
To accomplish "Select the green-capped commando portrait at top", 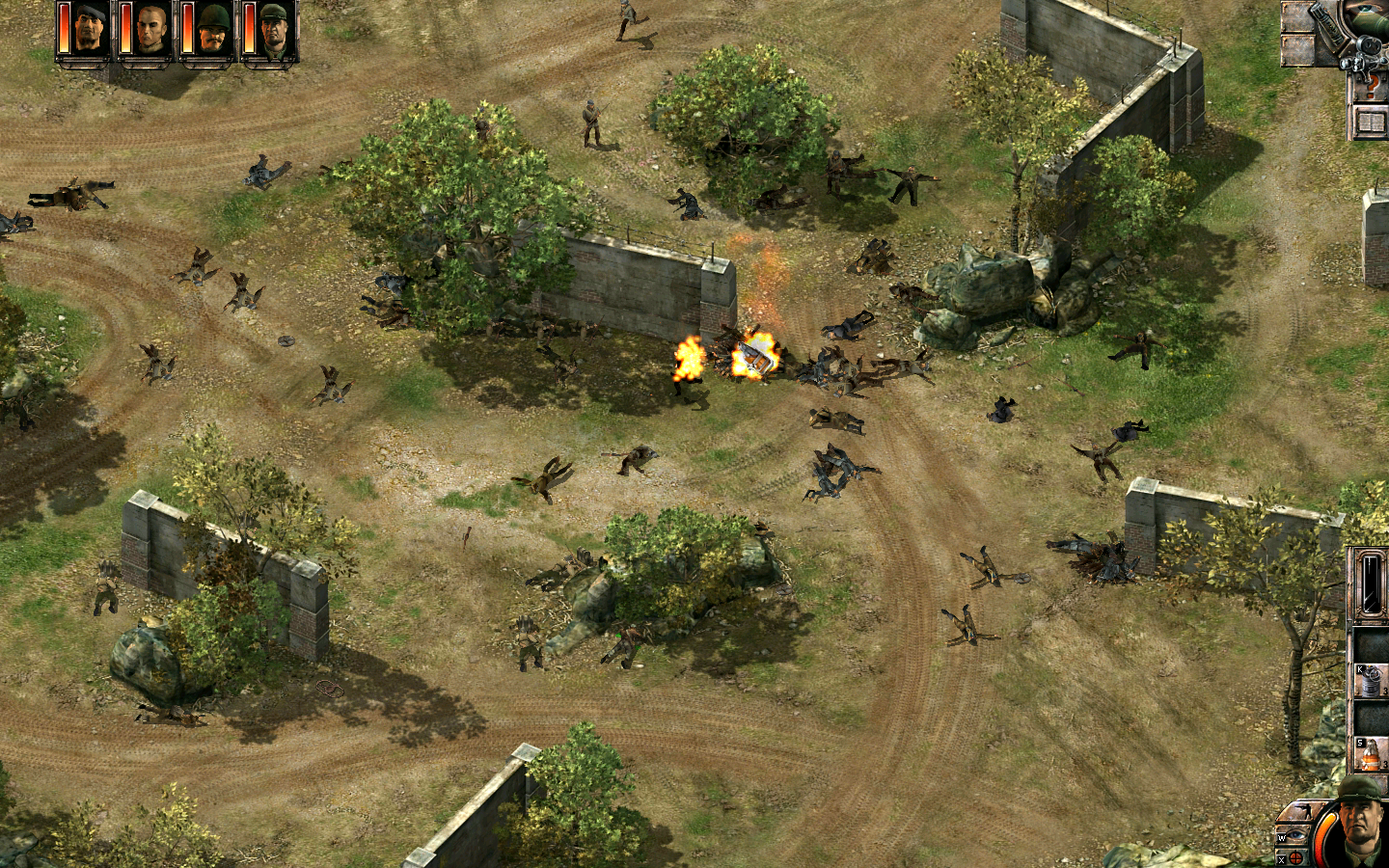I will tap(274, 31).
